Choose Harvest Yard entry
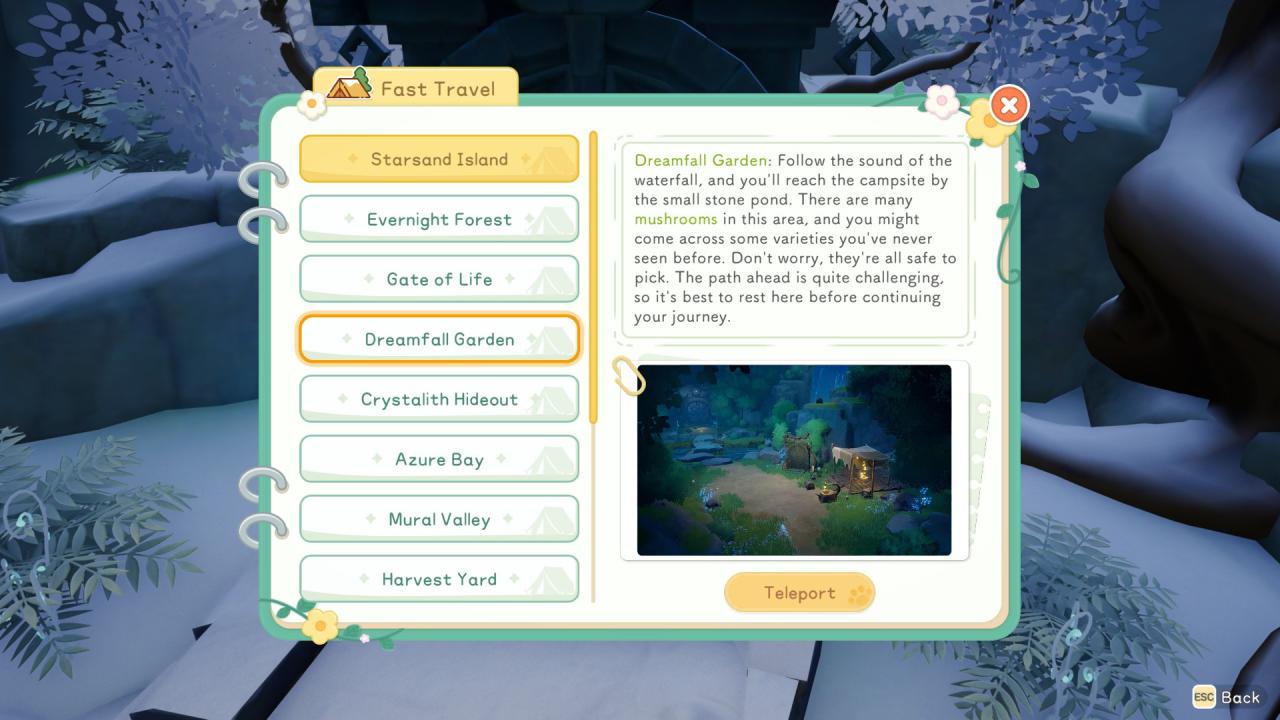Screen dimensions: 1280x720 click(439, 579)
